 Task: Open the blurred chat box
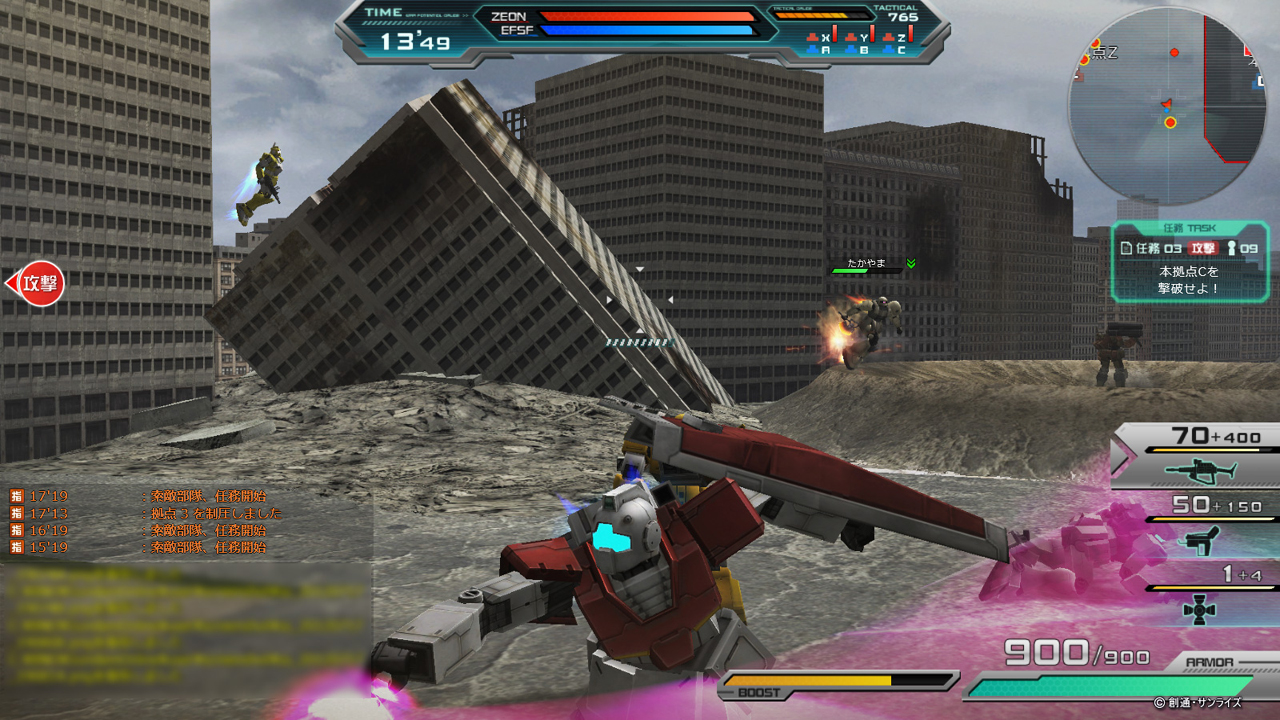click(186, 625)
